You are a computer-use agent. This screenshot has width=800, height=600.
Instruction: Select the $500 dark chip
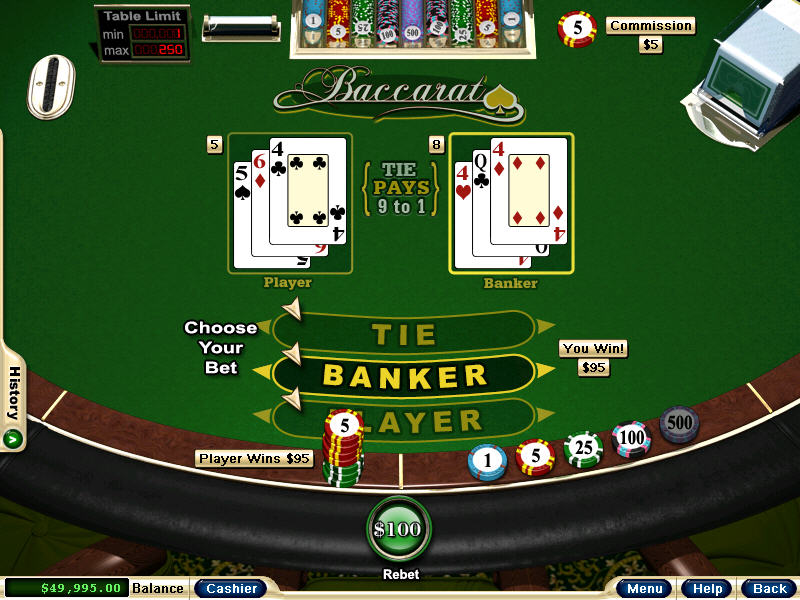[x=679, y=424]
